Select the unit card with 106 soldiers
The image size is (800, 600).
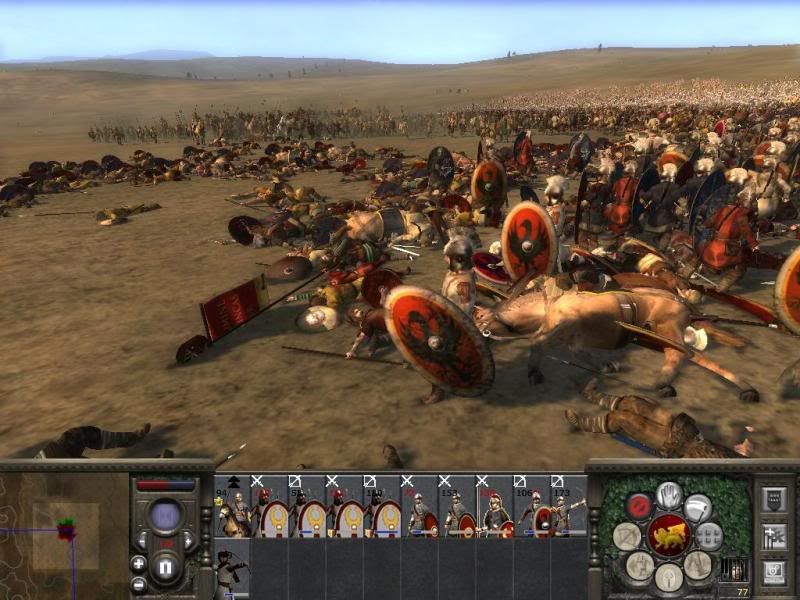point(533,507)
